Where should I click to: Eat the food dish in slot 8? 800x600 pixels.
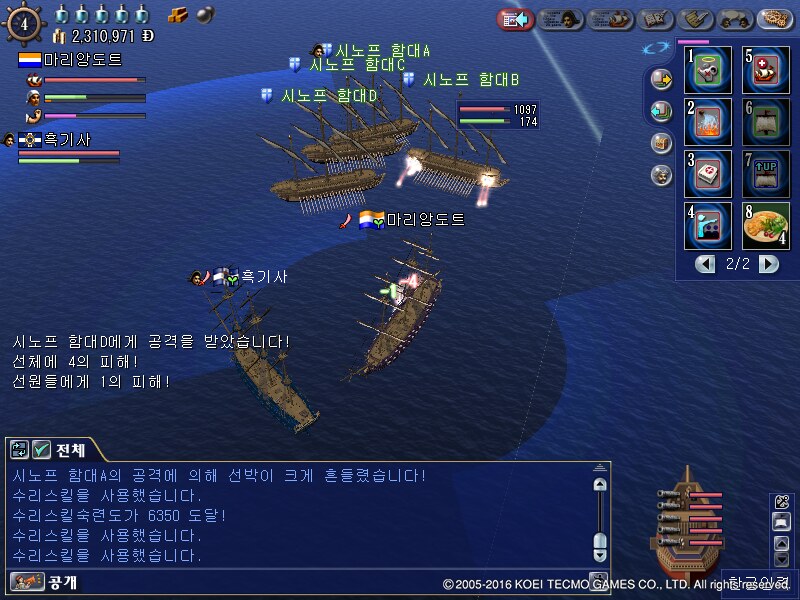point(765,225)
